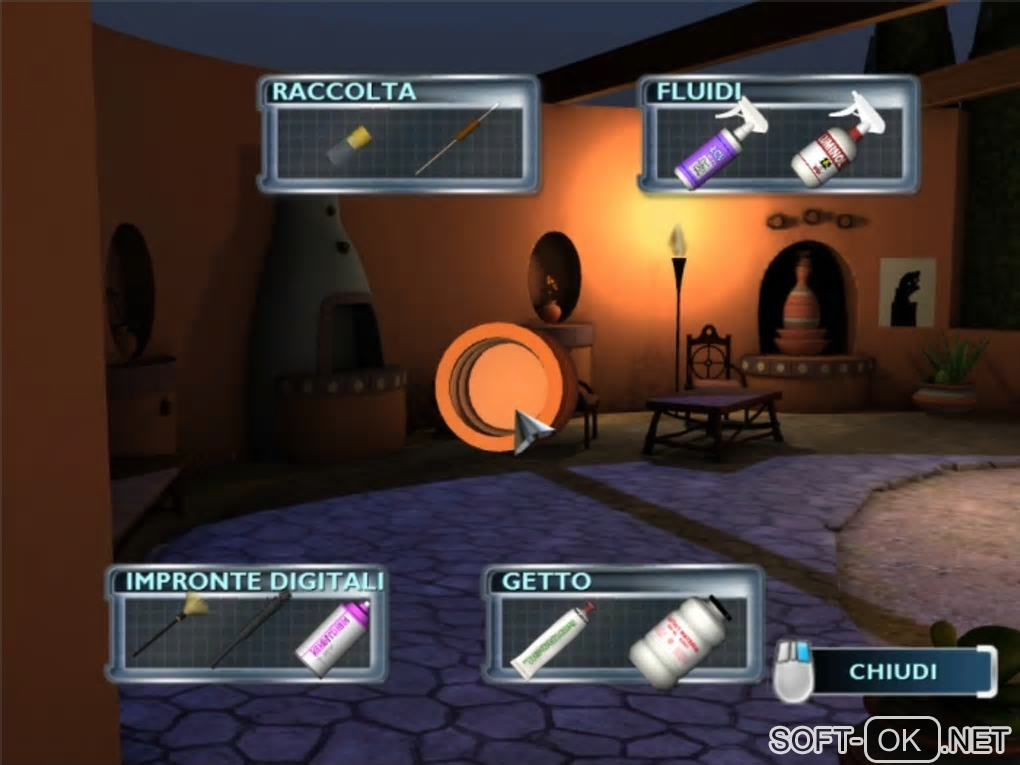
Task: Close the tool menu with Chiudi
Action: tap(893, 671)
